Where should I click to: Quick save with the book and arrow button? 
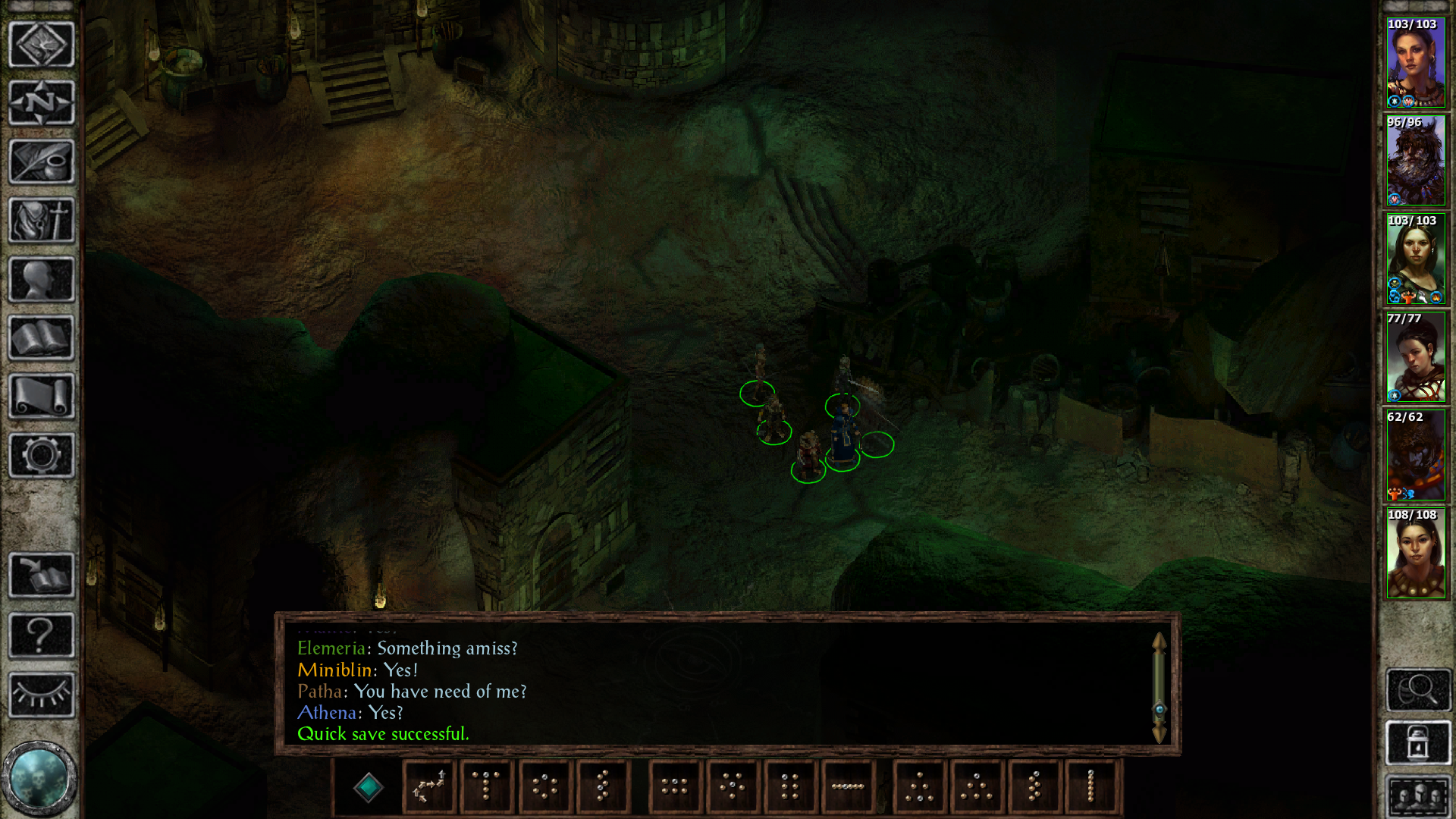(x=41, y=575)
